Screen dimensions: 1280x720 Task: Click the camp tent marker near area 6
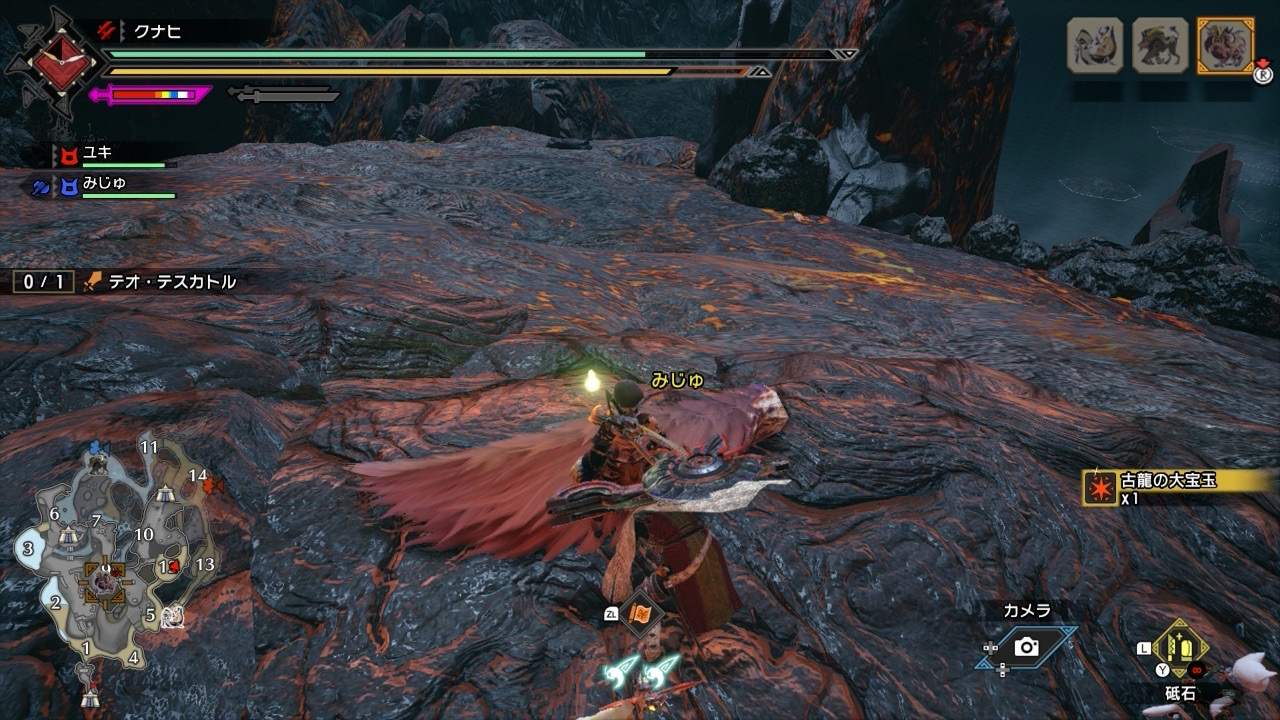(68, 536)
